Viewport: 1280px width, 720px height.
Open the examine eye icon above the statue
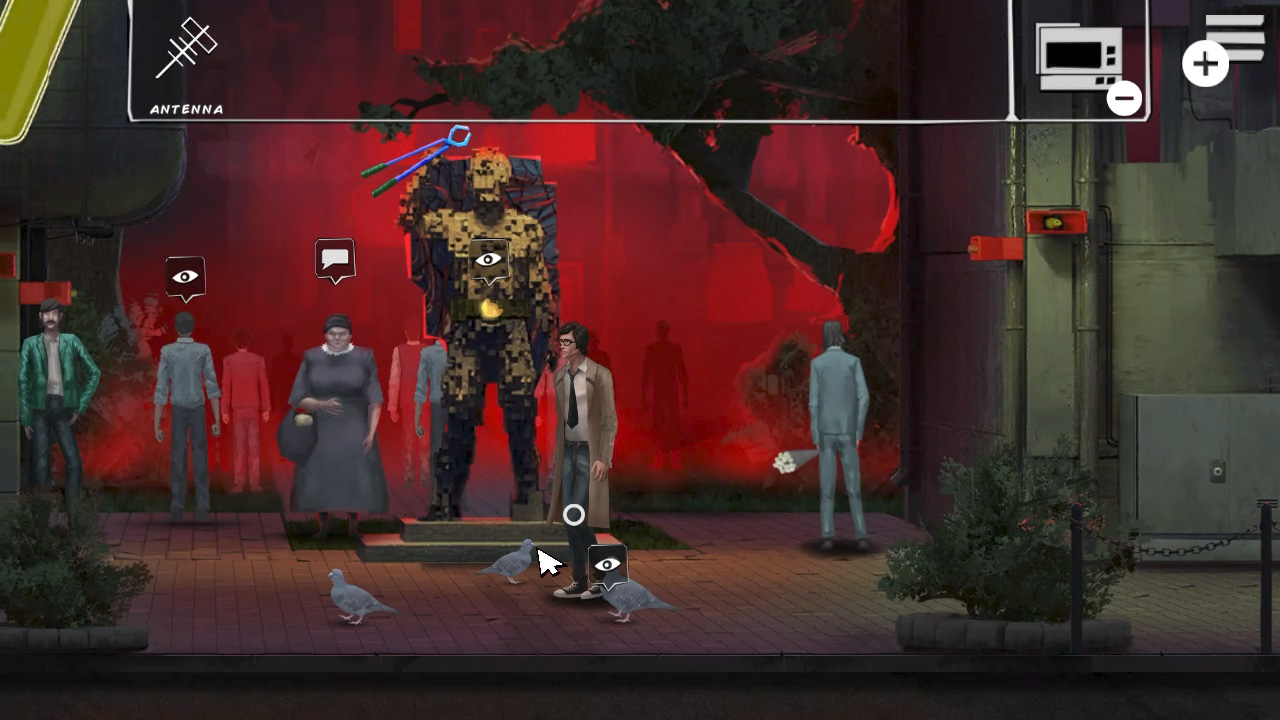point(487,258)
